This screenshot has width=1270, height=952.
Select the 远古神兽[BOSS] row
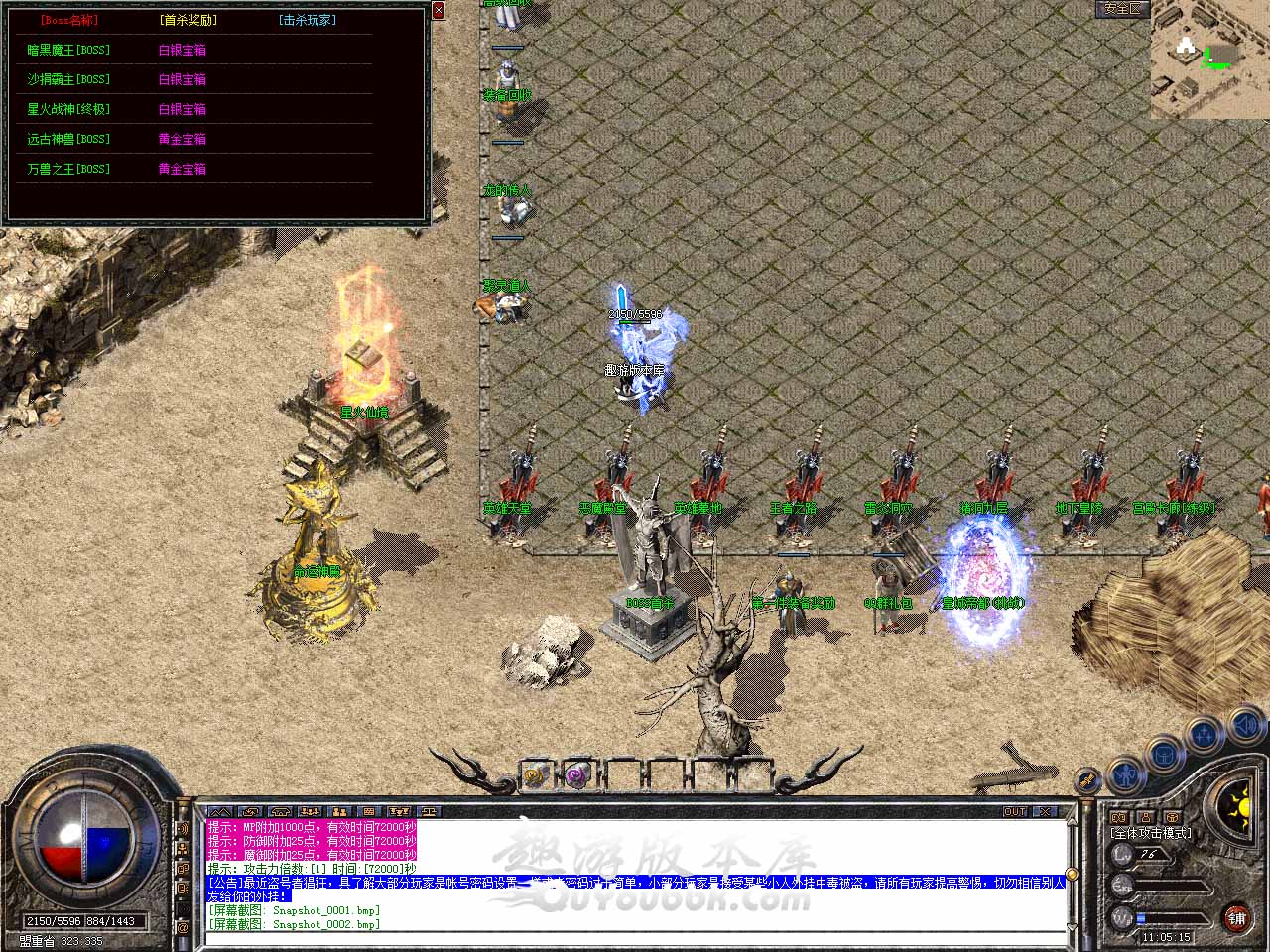coord(68,139)
